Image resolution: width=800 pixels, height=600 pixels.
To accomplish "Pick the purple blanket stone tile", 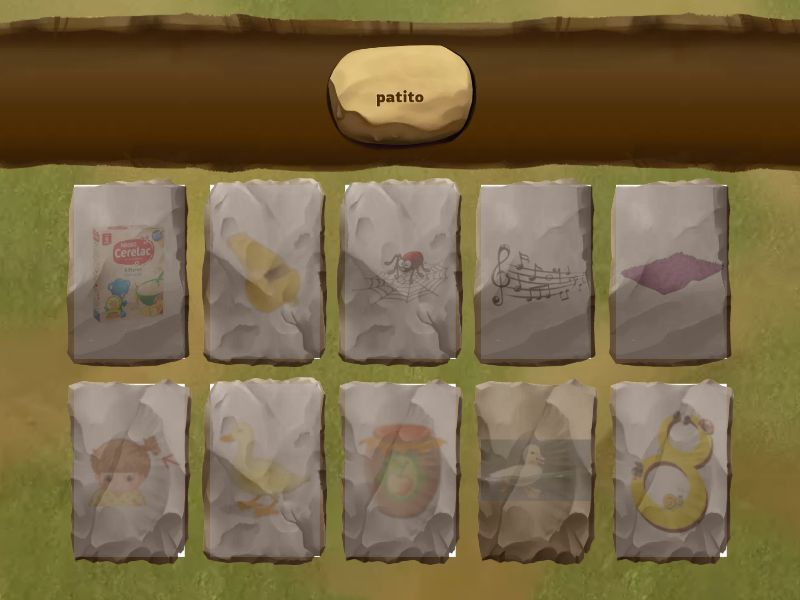I will click(670, 272).
